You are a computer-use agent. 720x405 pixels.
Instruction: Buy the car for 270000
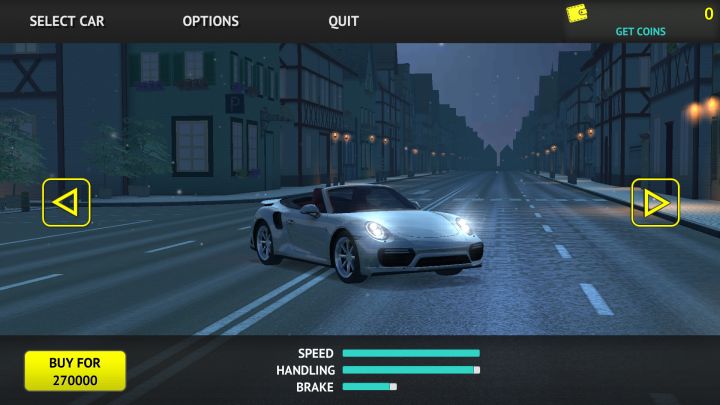75,370
